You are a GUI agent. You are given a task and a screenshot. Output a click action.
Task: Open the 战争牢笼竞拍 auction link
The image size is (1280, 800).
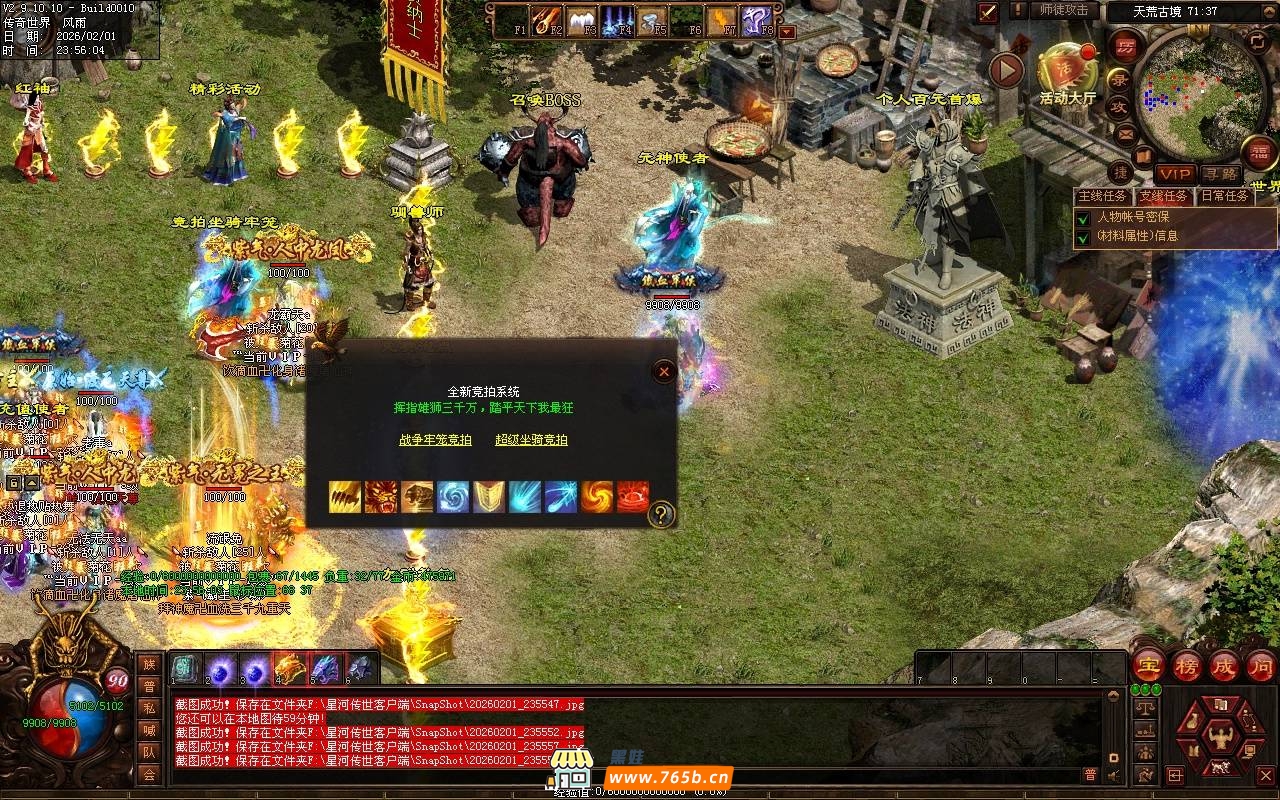click(435, 439)
